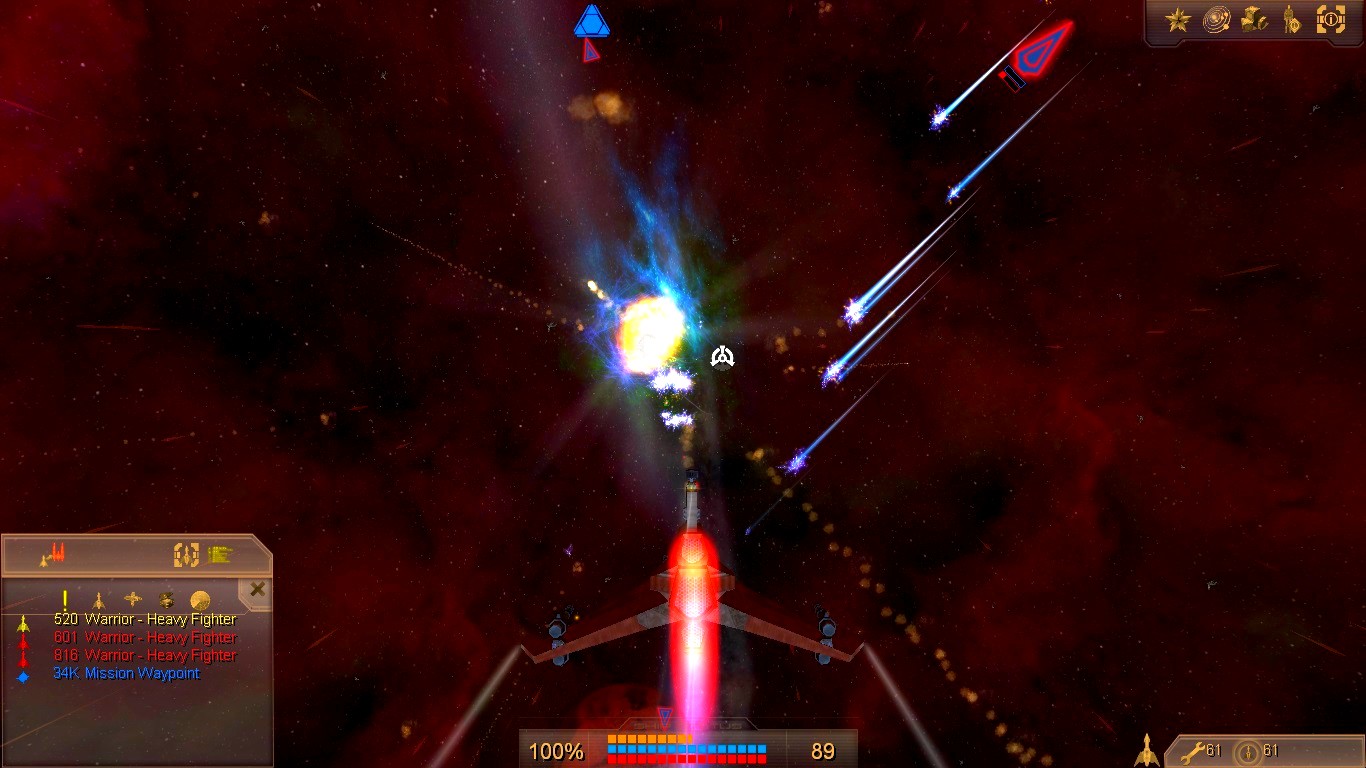Click the gold ship icon beside wrench panel
1366x768 pixels.
(x=1147, y=750)
